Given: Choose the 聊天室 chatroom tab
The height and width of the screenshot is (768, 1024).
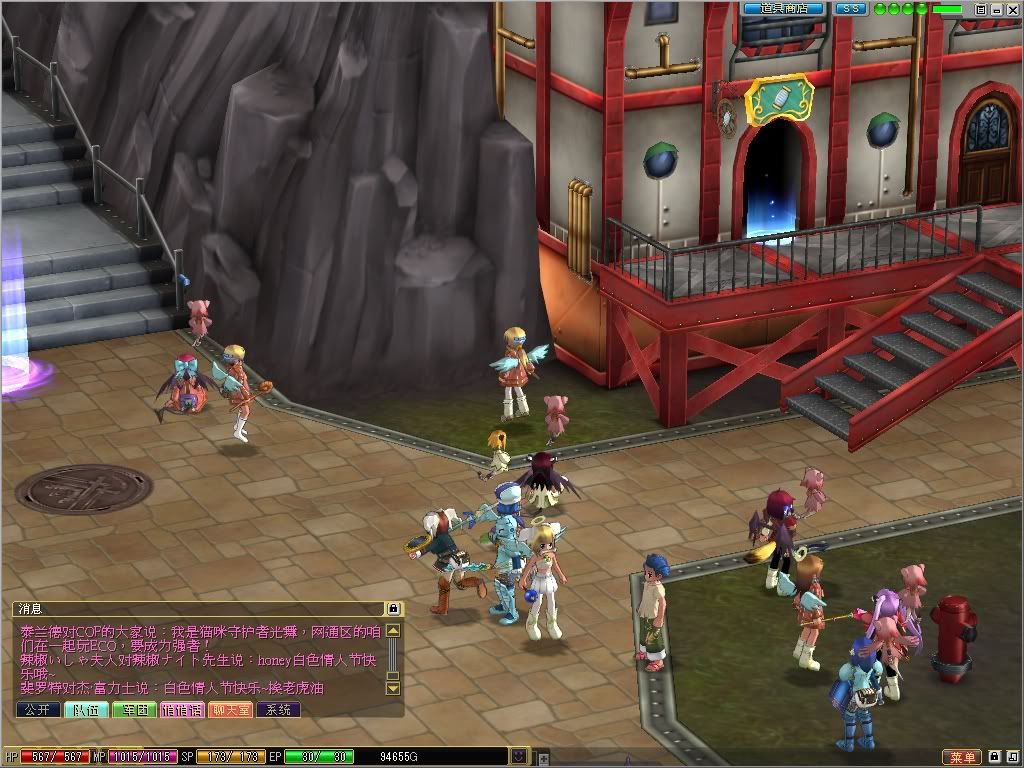Looking at the screenshot, I should coord(230,709).
